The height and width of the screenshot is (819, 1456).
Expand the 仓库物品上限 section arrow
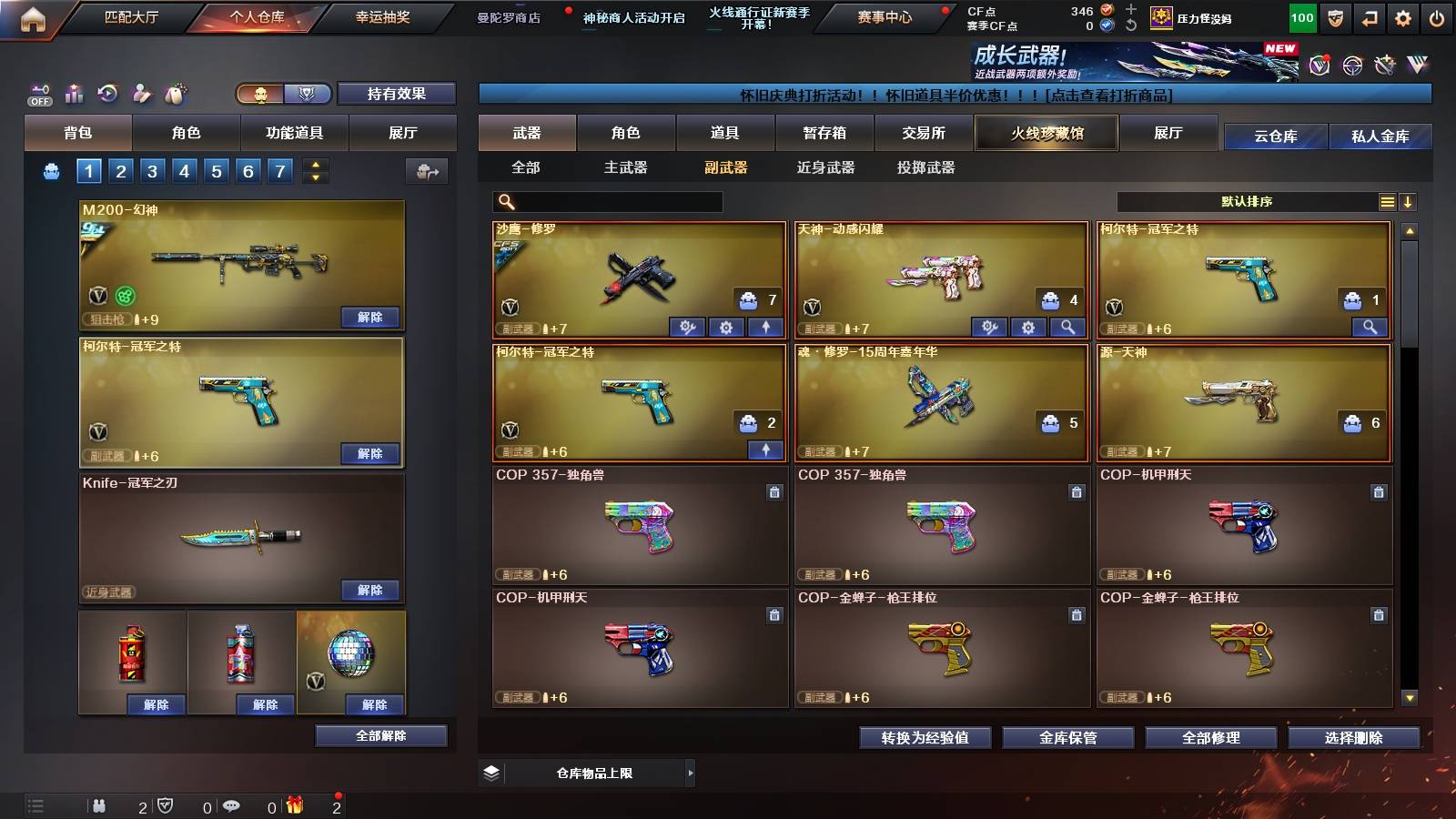pos(693,772)
